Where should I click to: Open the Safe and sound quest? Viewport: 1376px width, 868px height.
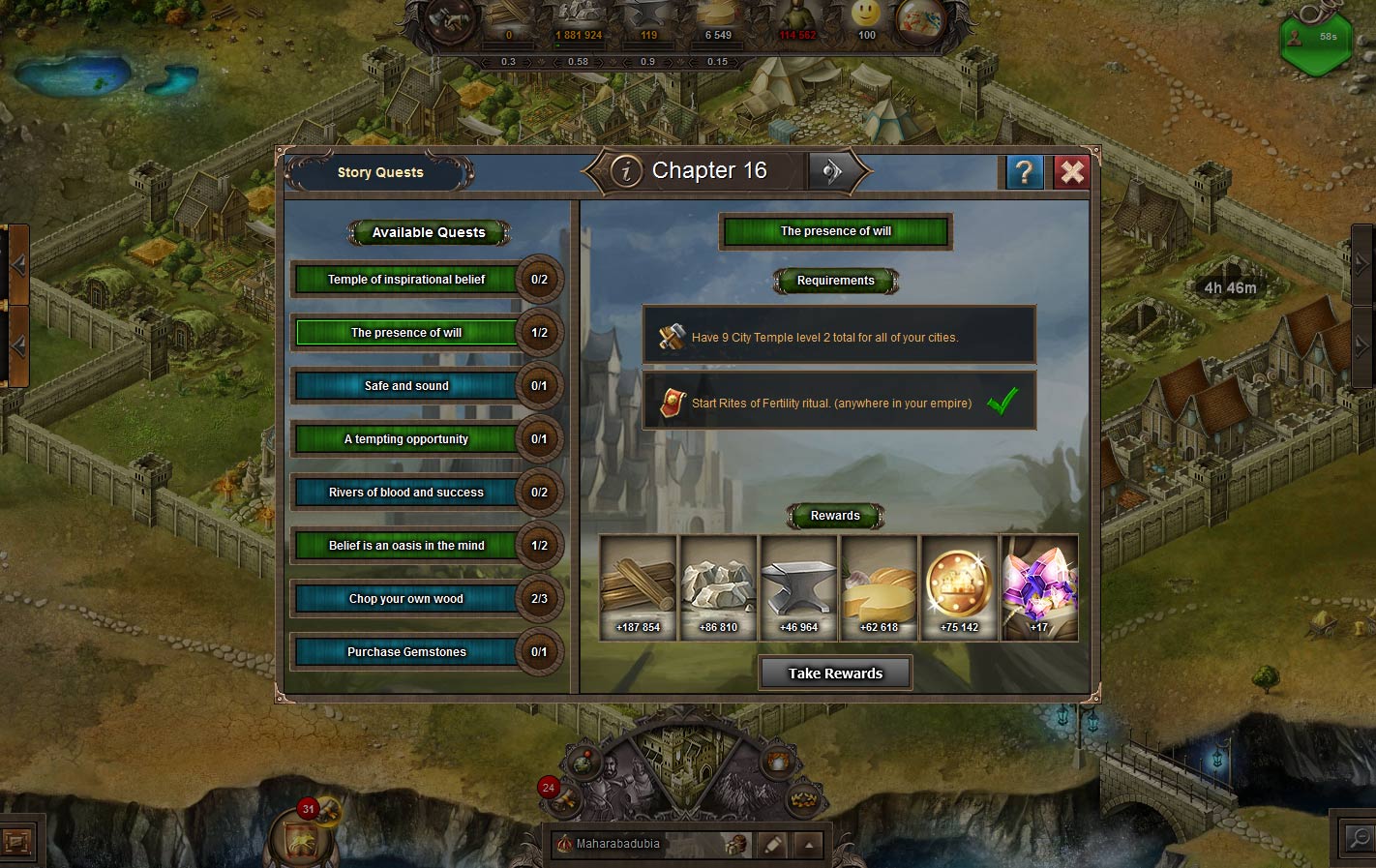(x=406, y=386)
